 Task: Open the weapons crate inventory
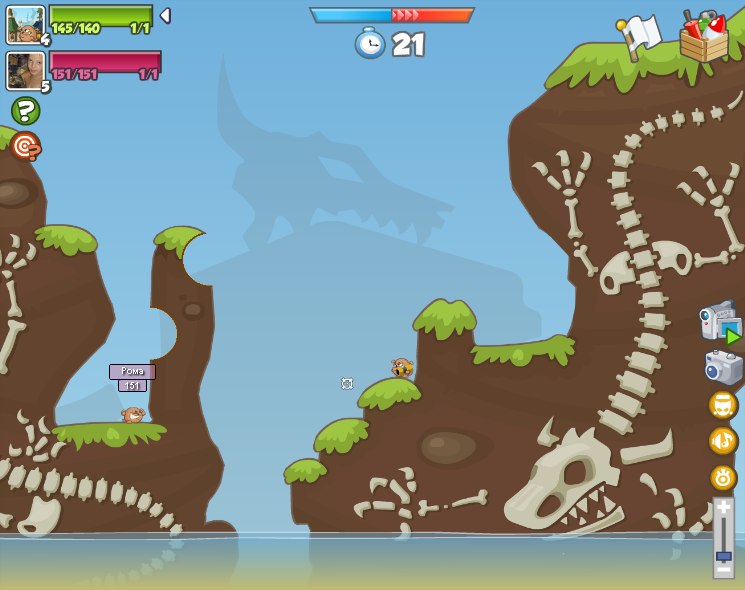pos(703,38)
